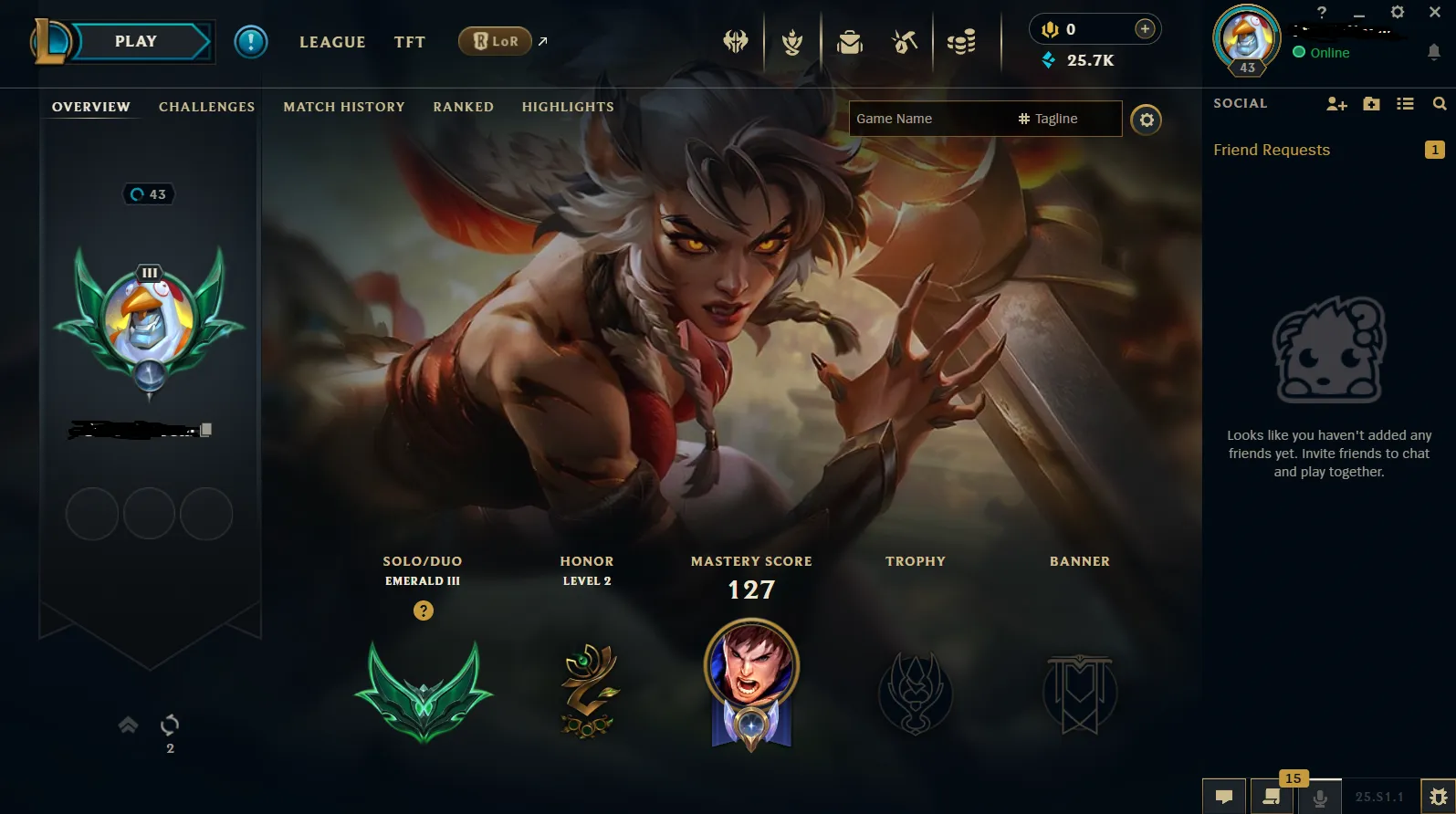Open the Online status dropdown
This screenshot has height=814, width=1456.
click(x=1322, y=52)
